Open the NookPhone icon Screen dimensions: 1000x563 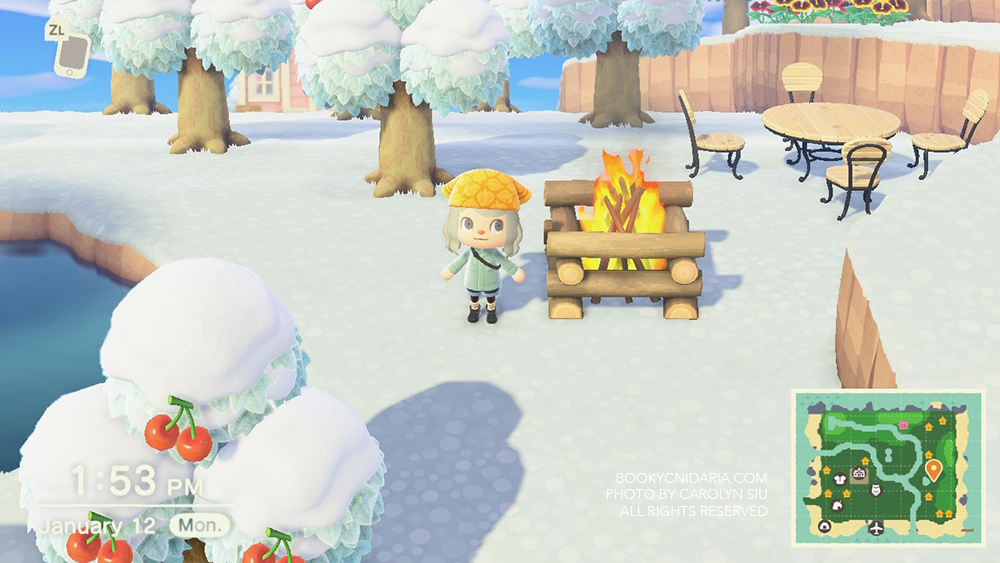pyautogui.click(x=69, y=55)
